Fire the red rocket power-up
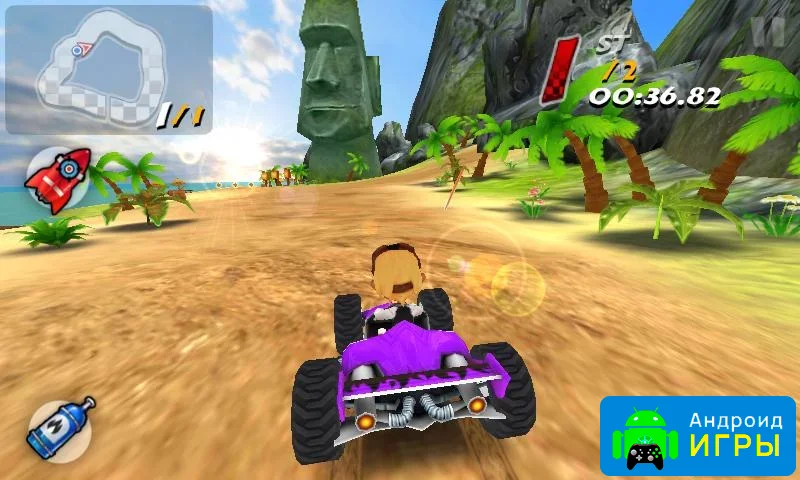 pos(57,178)
